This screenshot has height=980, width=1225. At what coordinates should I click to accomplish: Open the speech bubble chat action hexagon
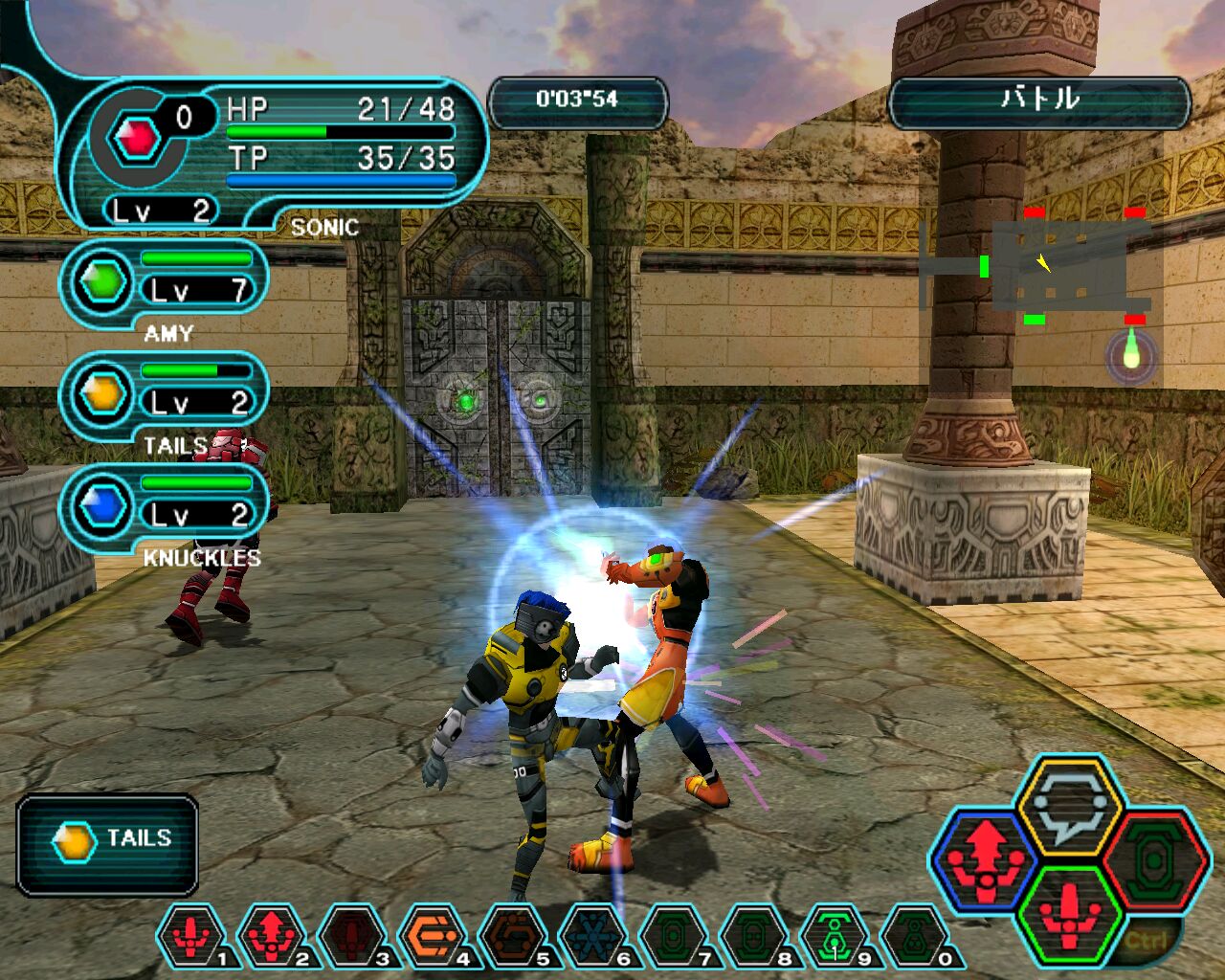click(1068, 809)
